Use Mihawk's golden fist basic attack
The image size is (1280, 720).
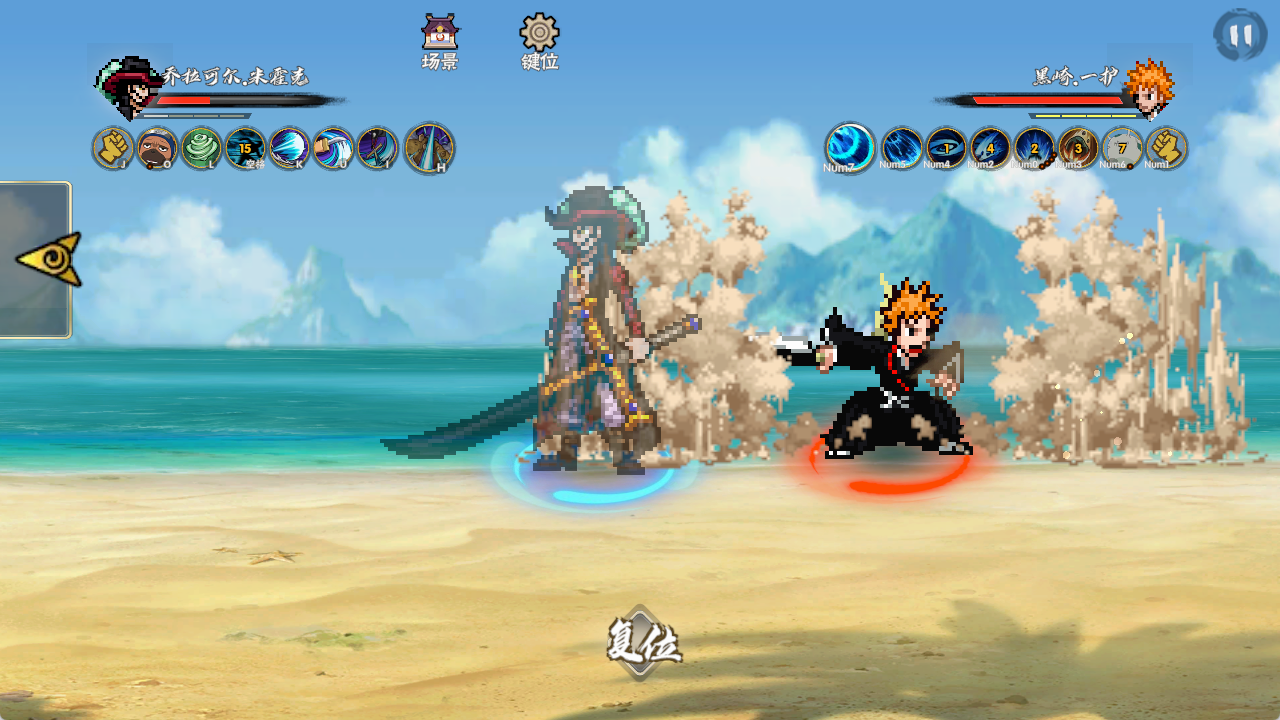point(113,148)
